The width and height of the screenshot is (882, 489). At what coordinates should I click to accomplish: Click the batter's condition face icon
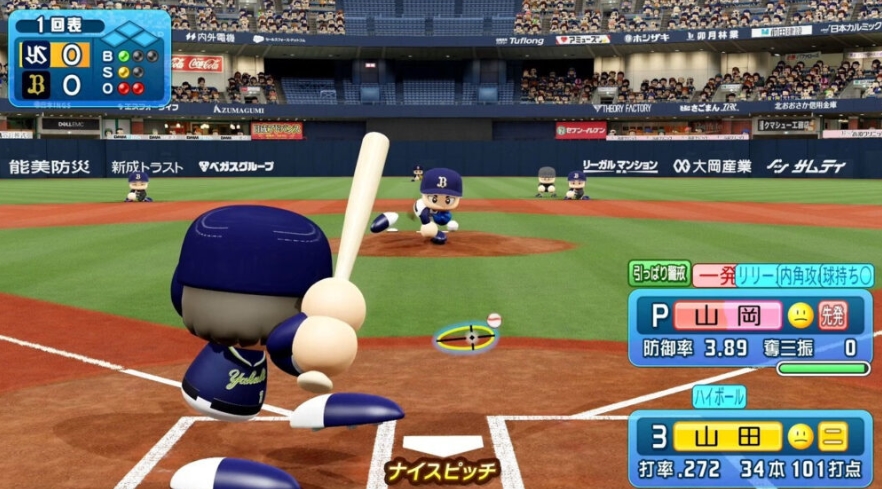coord(800,436)
